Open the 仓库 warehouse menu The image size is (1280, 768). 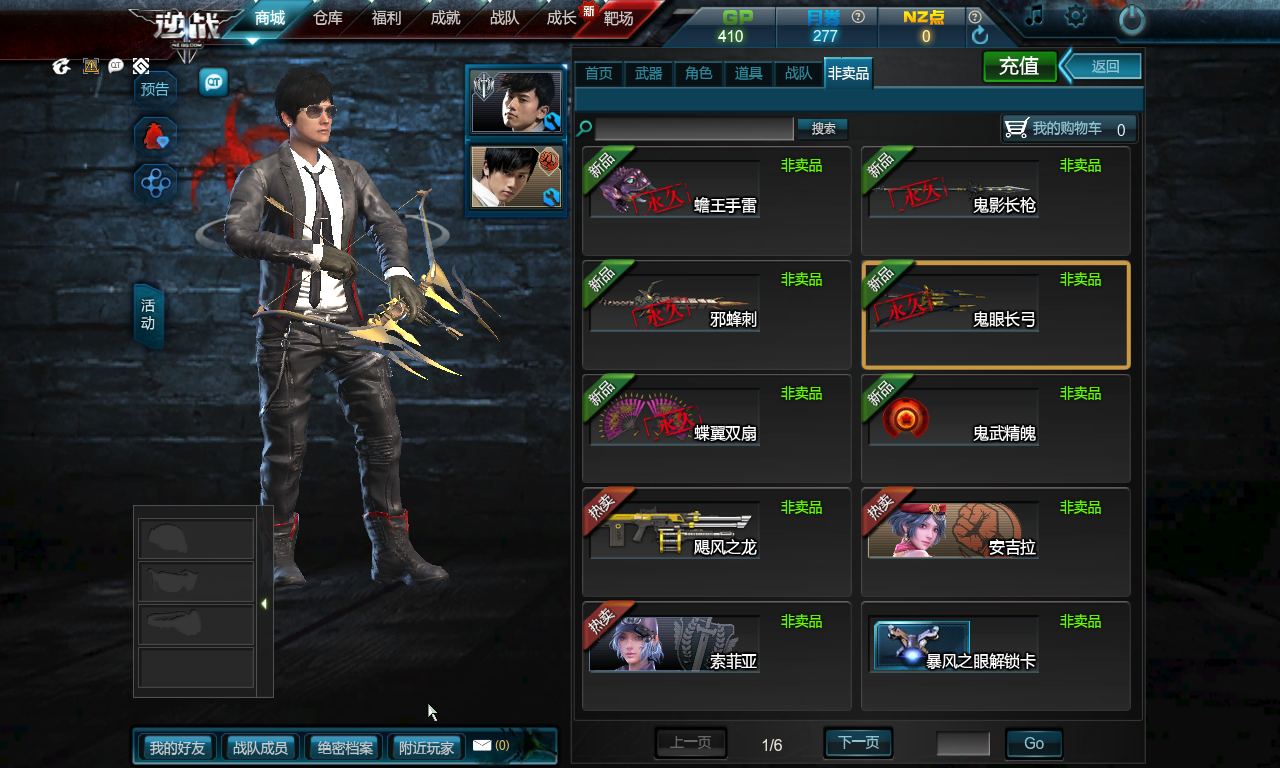coord(328,18)
